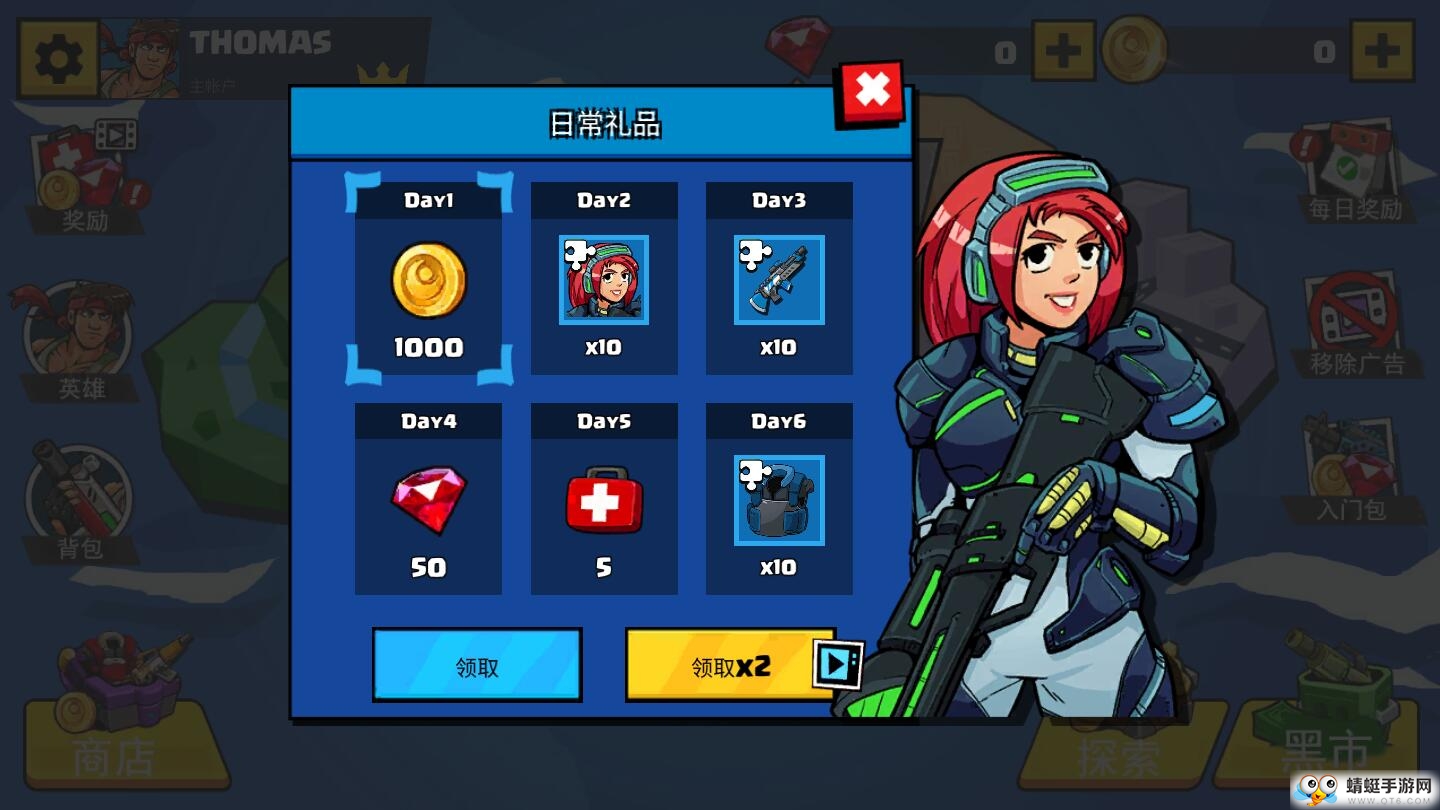
Task: Add more gold coins with plus button
Action: point(1381,50)
